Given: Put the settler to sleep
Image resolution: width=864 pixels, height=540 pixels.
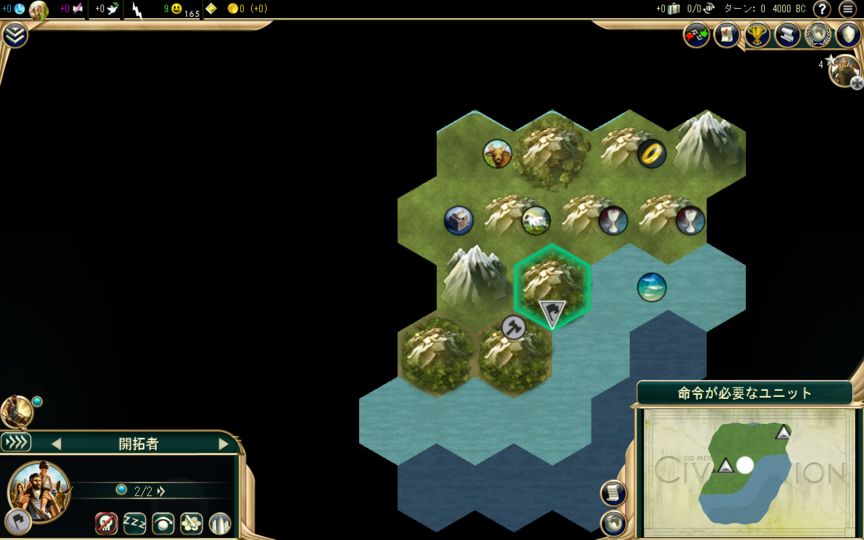Looking at the screenshot, I should pyautogui.click(x=135, y=522).
